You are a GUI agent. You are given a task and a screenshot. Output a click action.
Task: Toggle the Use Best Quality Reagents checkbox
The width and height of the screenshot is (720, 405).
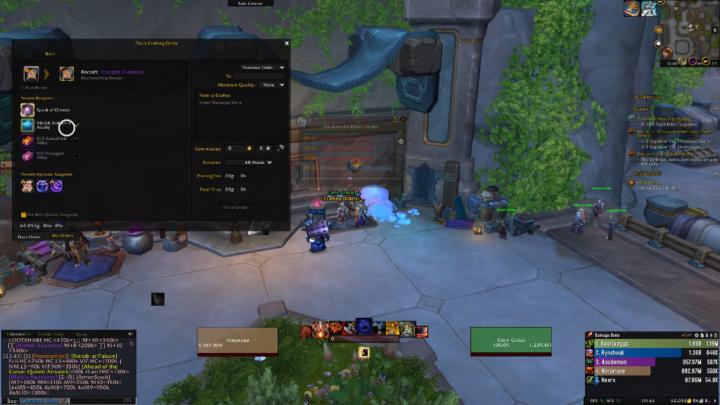click(24, 213)
